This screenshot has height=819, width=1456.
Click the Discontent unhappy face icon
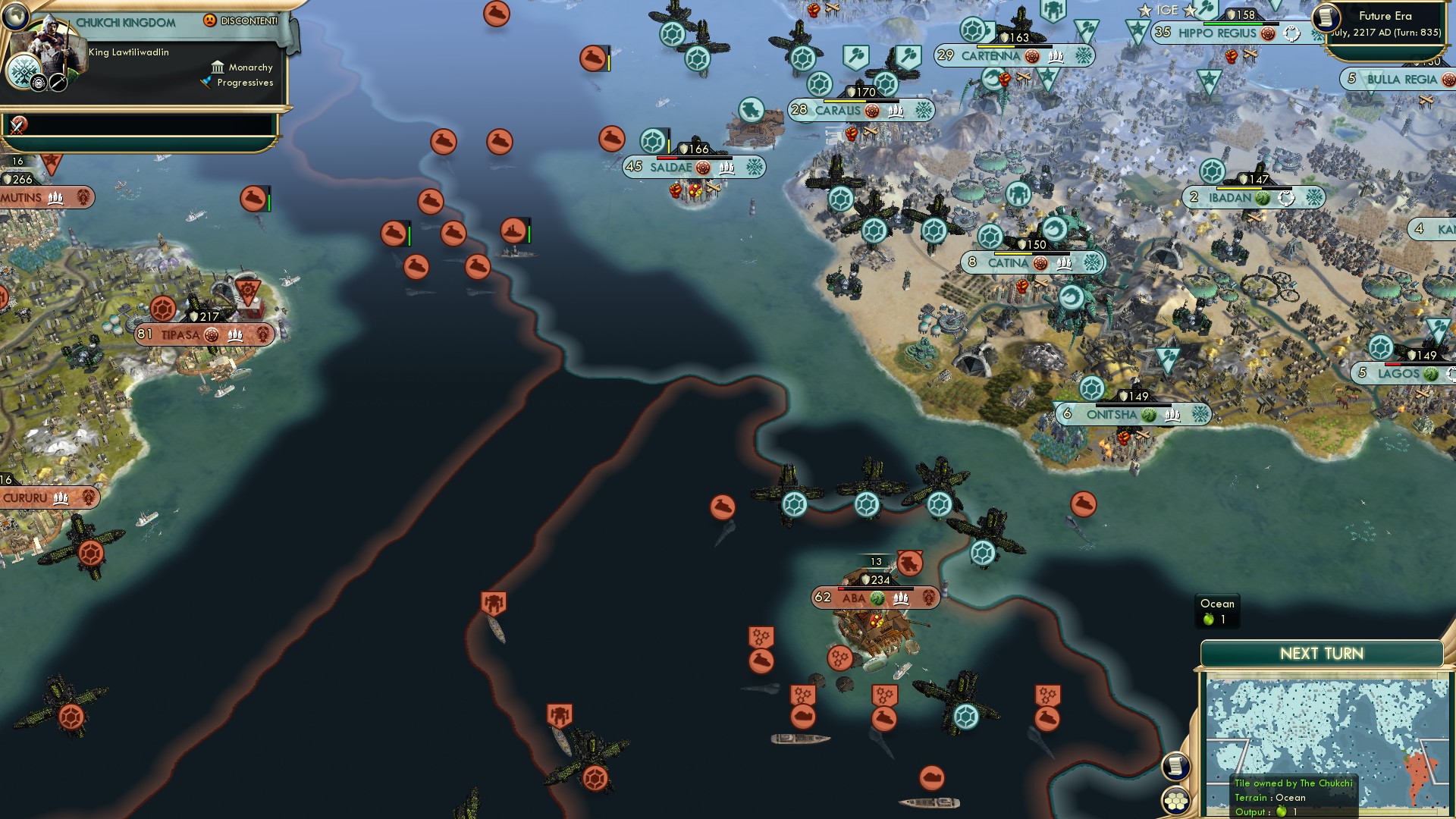(x=209, y=20)
